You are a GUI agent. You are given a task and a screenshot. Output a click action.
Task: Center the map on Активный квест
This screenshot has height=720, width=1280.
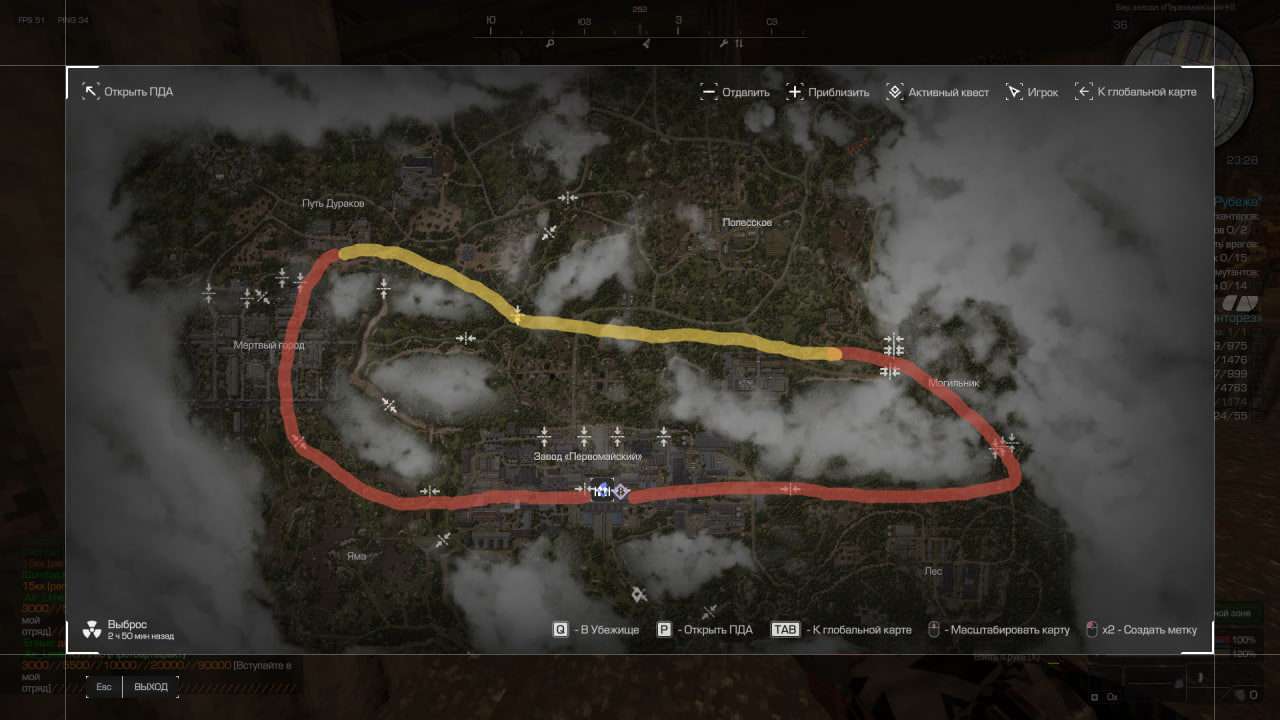click(x=938, y=92)
